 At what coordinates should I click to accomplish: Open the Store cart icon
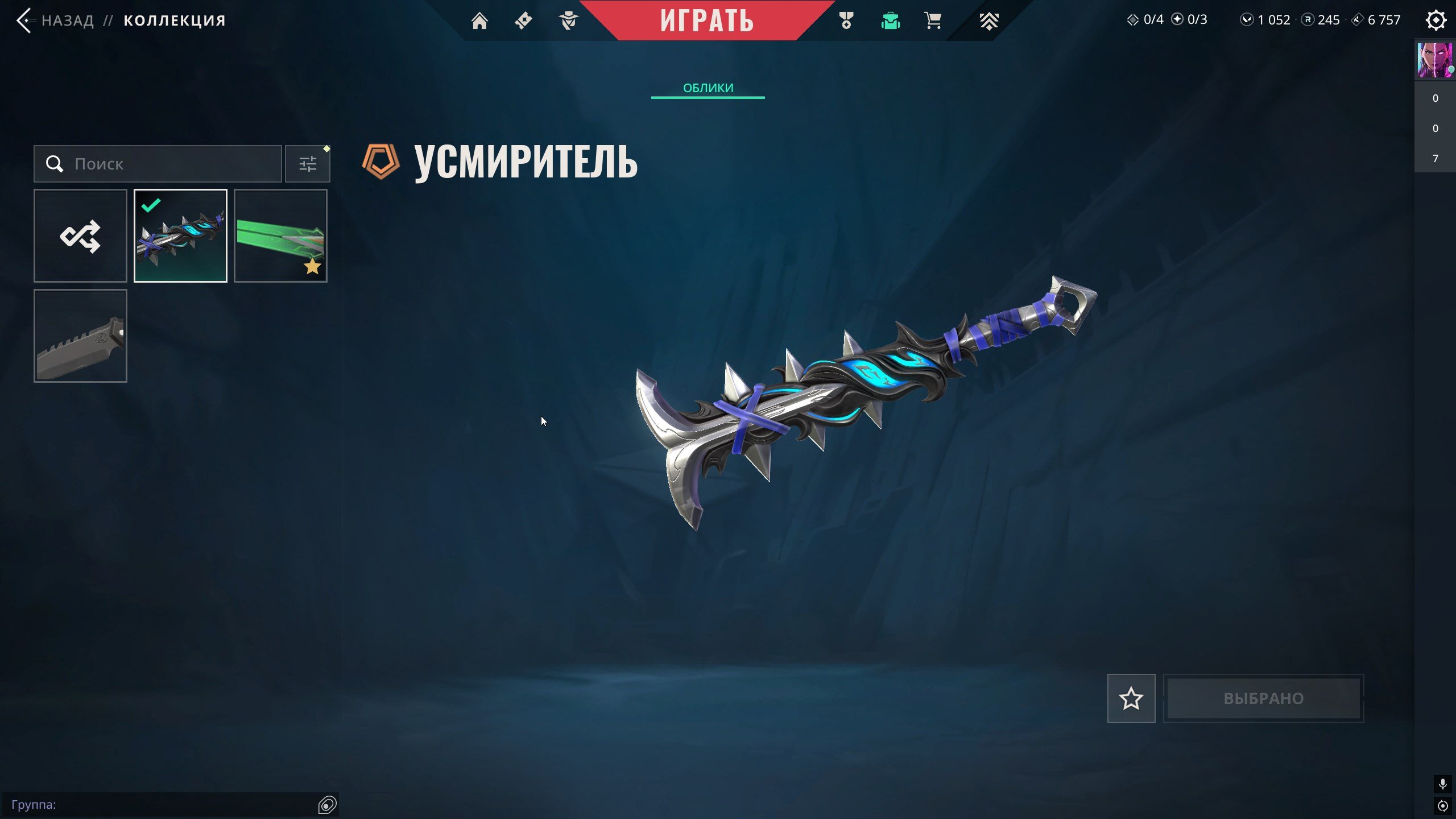click(933, 20)
